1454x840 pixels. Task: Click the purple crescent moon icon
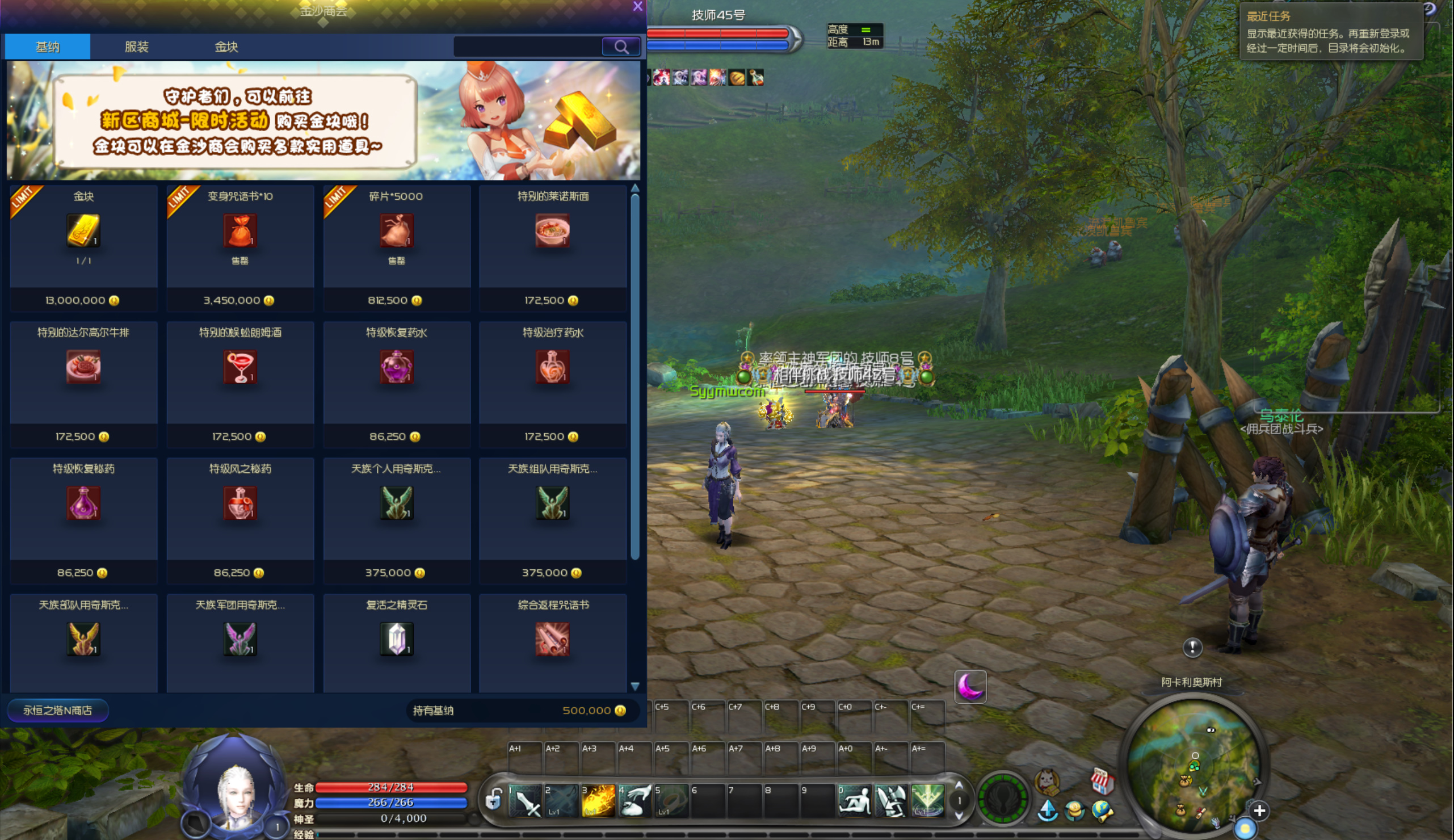[970, 687]
